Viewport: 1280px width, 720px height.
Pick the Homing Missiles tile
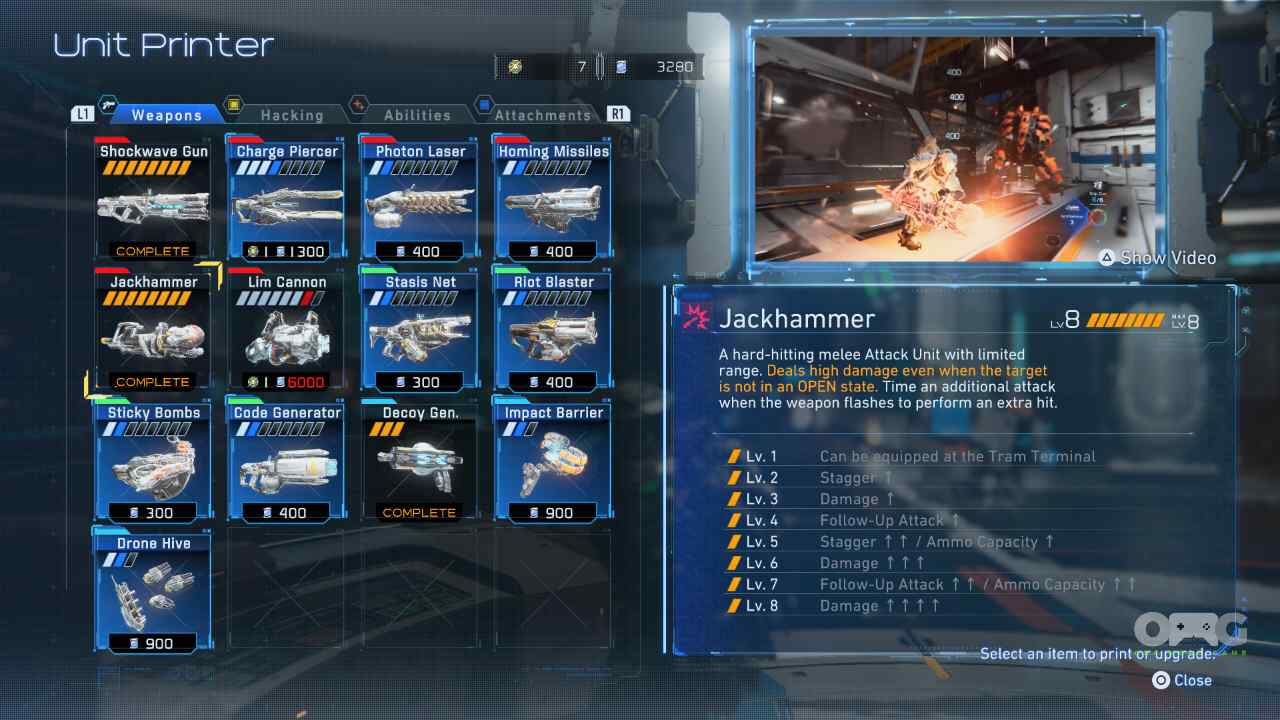point(553,200)
